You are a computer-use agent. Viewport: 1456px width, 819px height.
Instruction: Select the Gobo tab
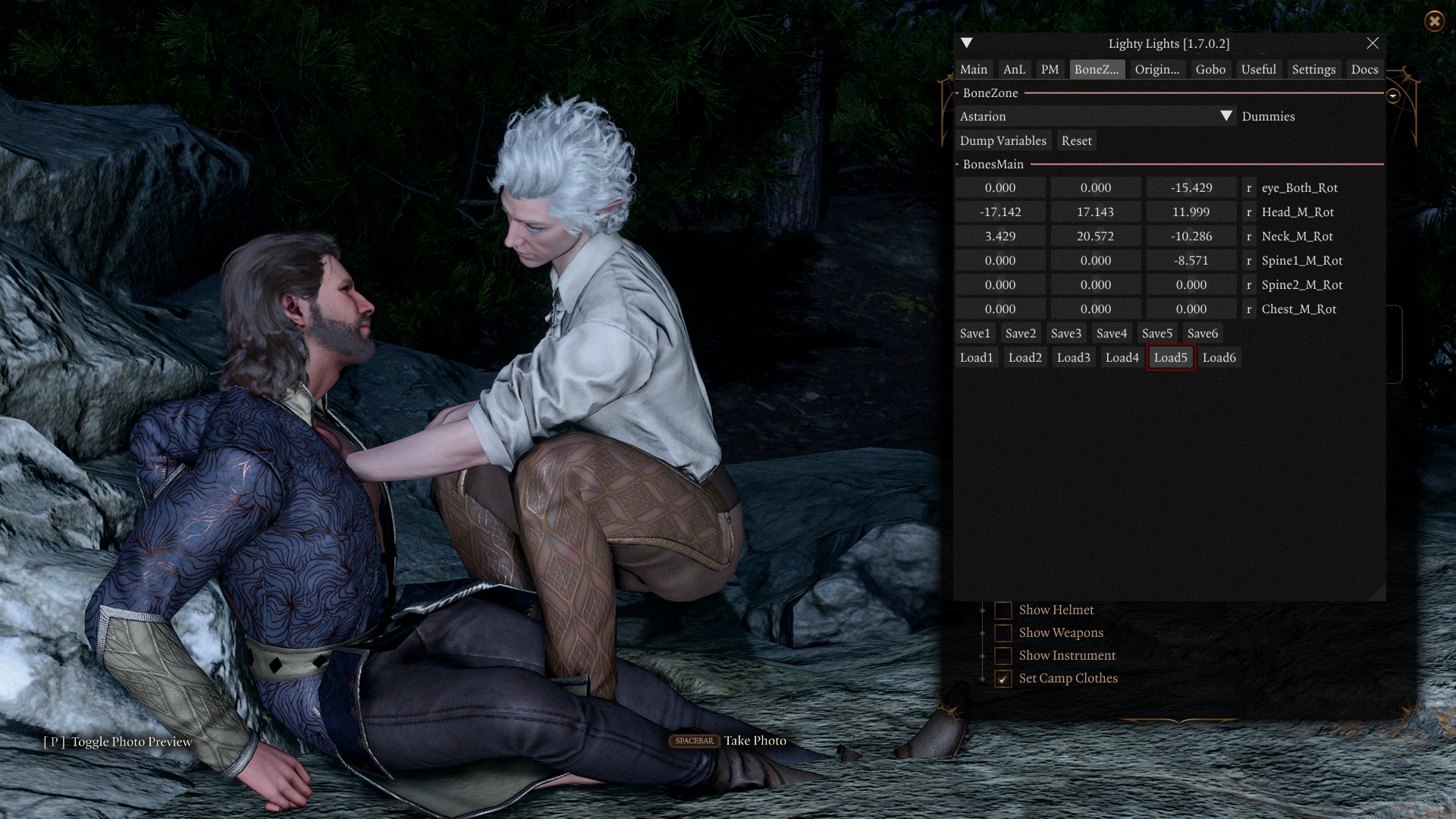coord(1210,70)
